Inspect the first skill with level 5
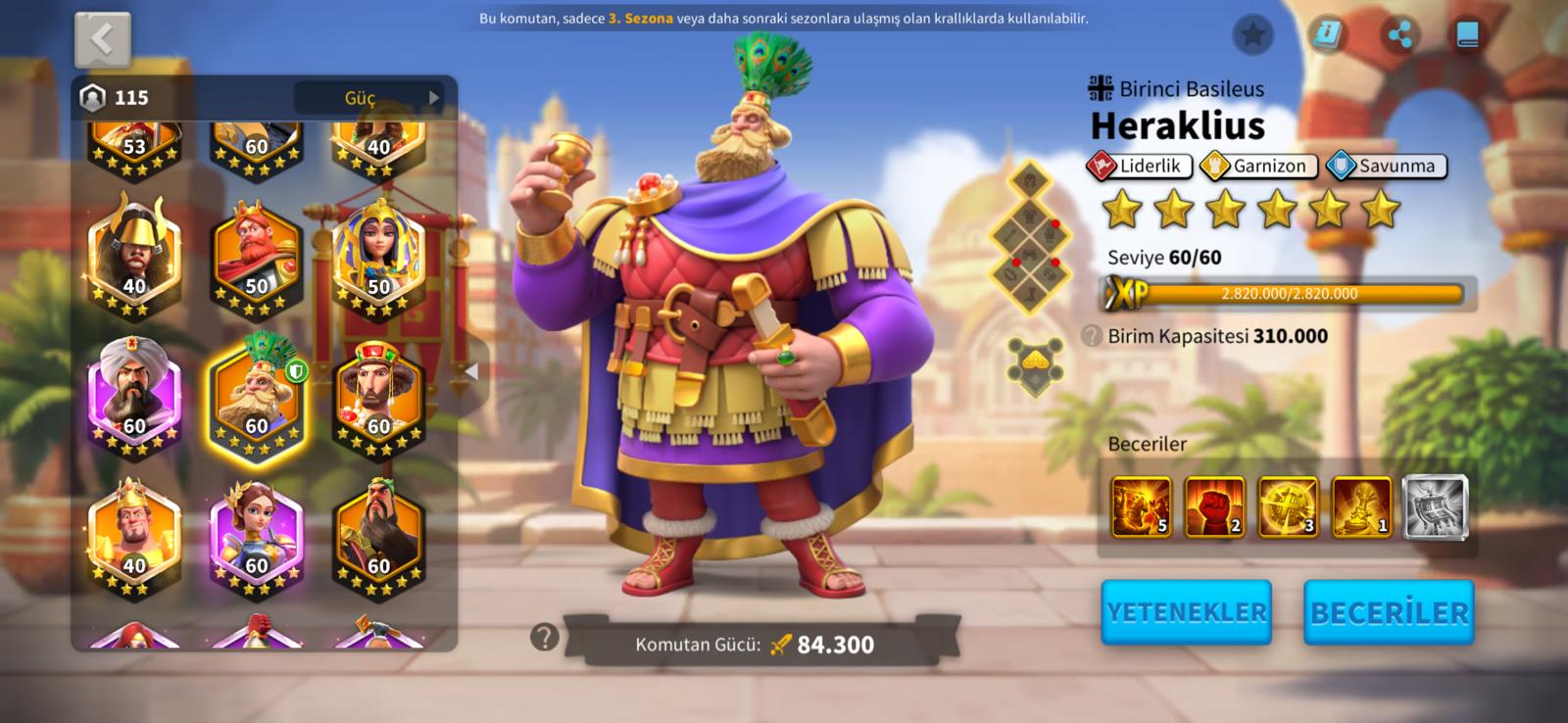 point(1141,507)
